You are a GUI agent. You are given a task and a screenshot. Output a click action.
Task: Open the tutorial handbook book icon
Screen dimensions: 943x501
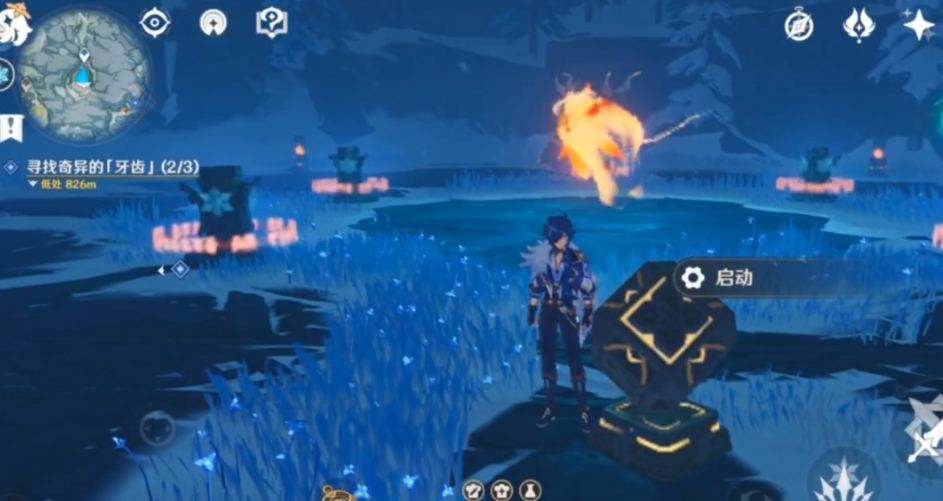[271, 23]
